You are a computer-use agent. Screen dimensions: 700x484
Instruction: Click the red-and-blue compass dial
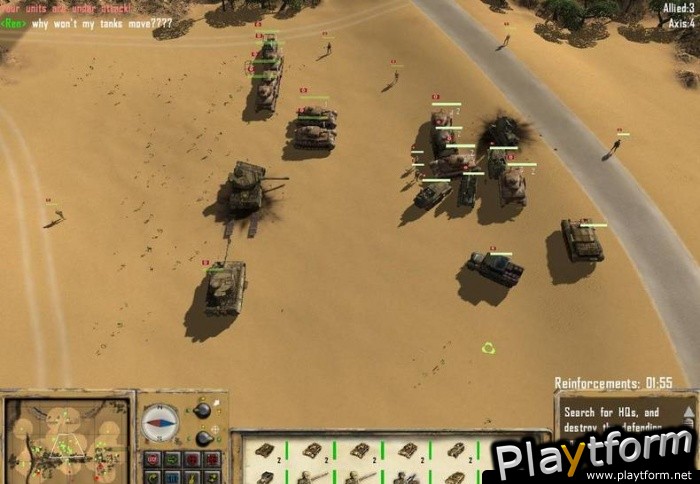[160, 422]
